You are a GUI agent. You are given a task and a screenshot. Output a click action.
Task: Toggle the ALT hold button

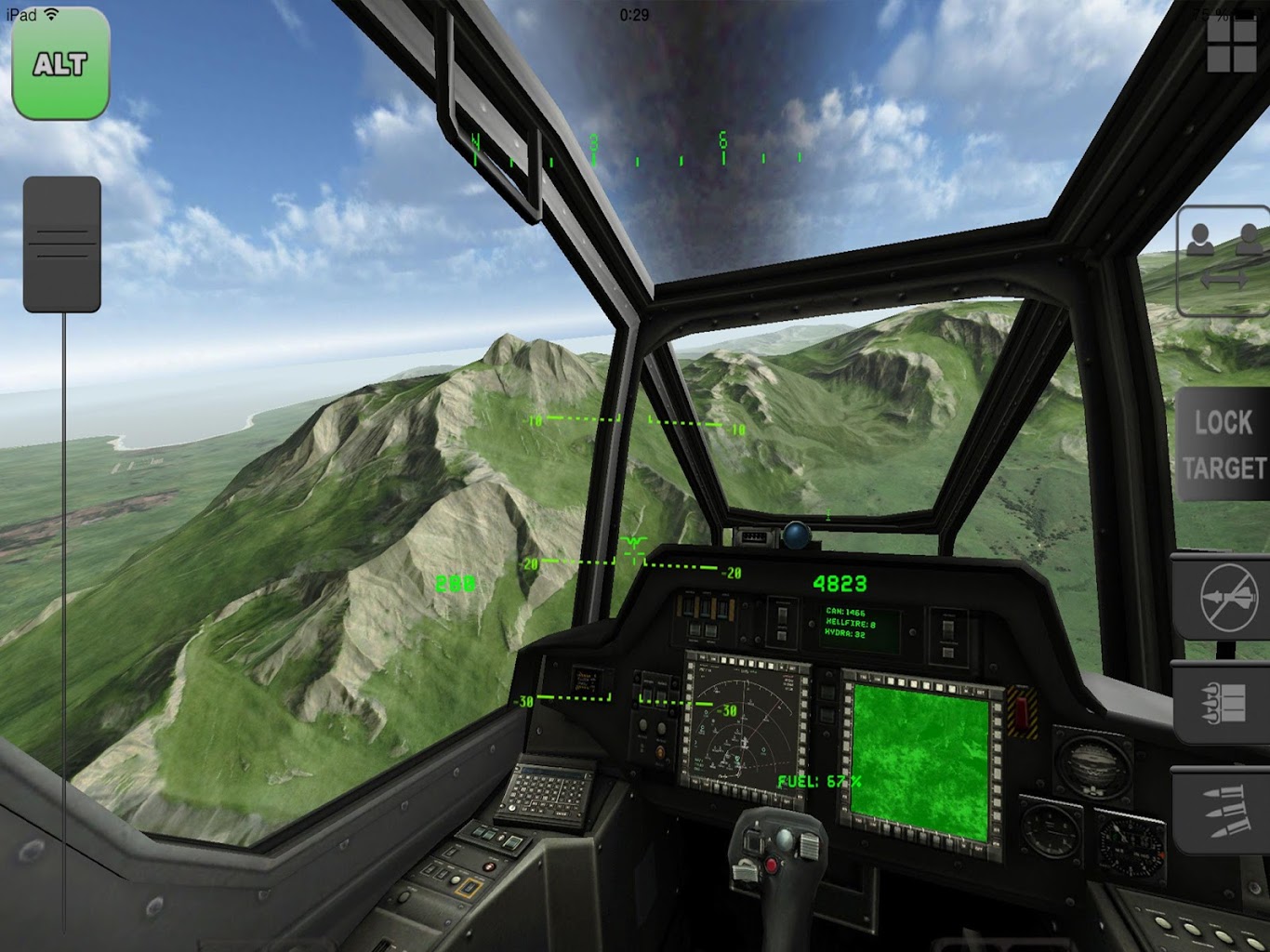click(60, 65)
